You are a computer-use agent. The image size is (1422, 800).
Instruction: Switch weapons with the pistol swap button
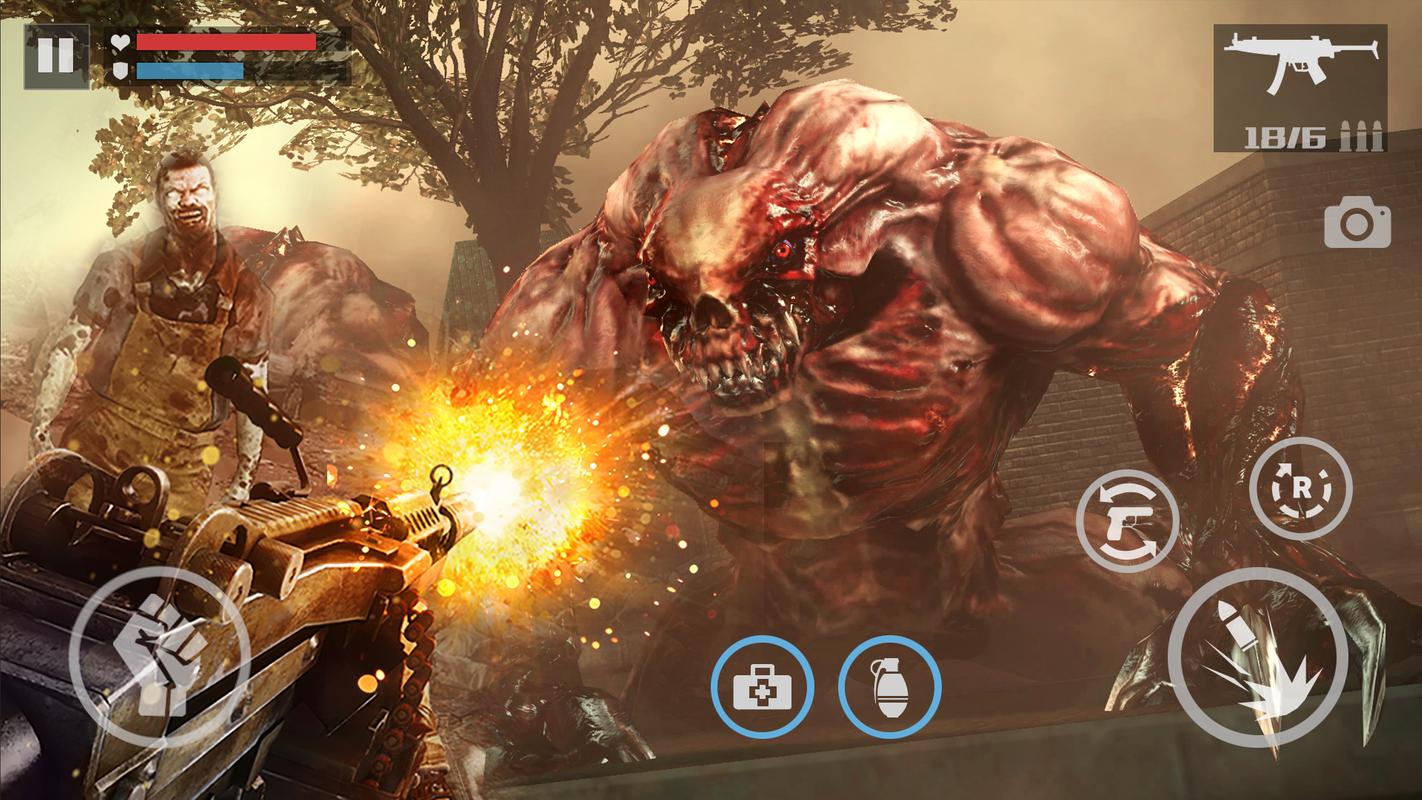pos(1128,521)
